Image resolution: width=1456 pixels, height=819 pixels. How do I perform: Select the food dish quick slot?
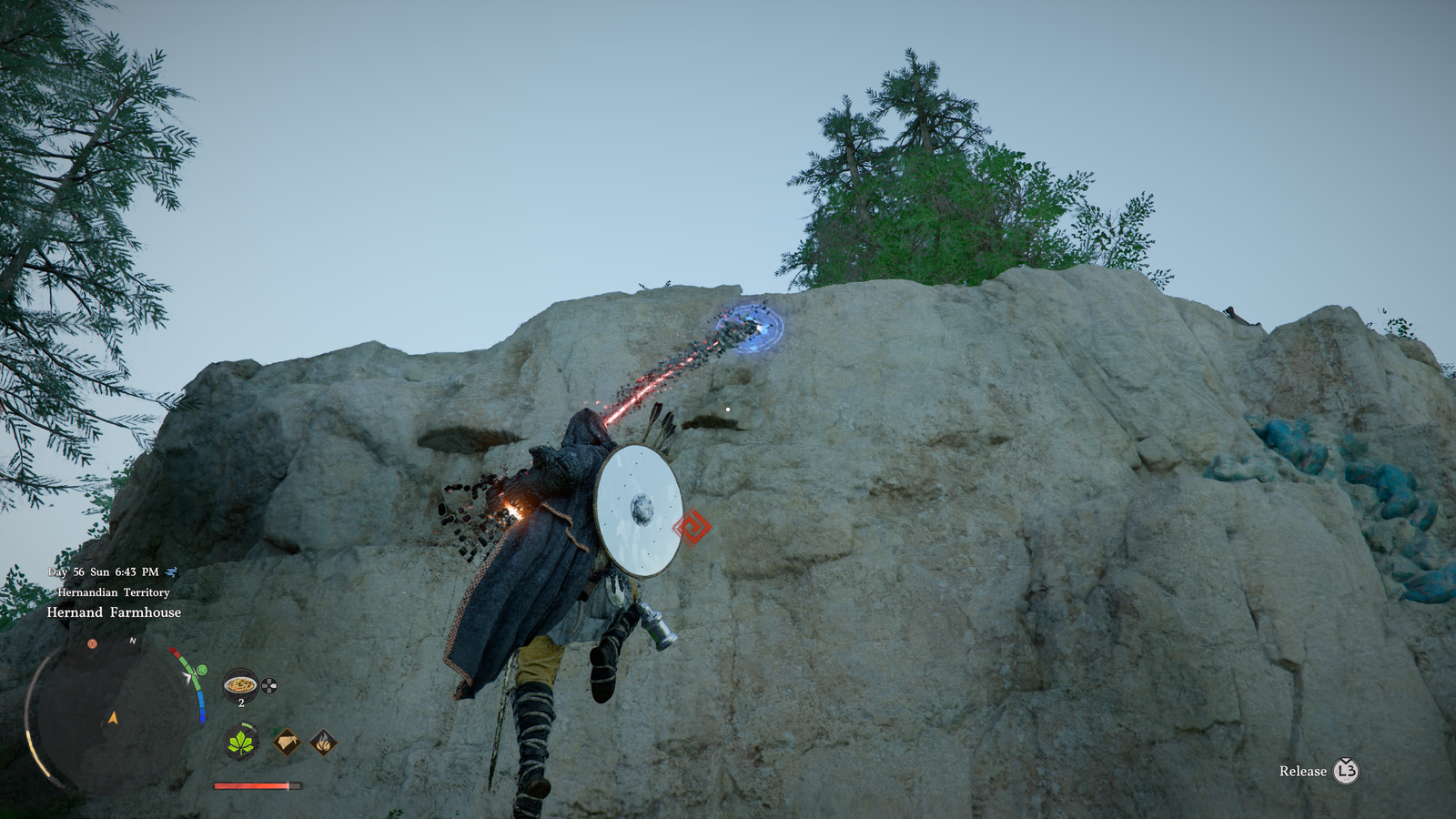click(240, 684)
